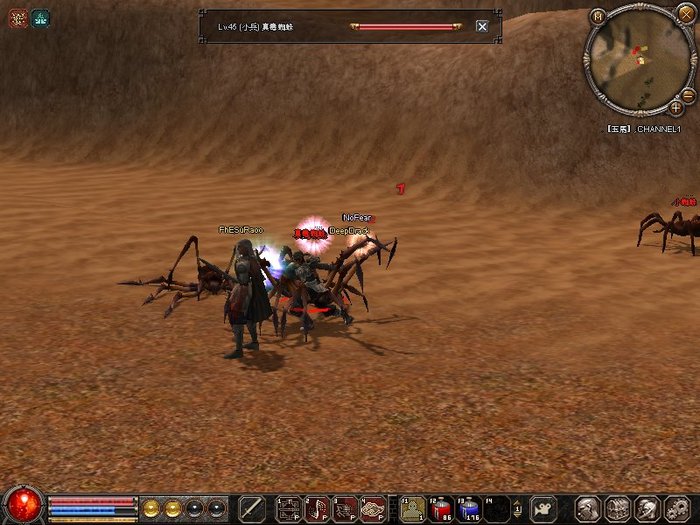Zoom out the minimap with minus button
Image resolution: width=700 pixels, height=525 pixels.
click(x=688, y=96)
